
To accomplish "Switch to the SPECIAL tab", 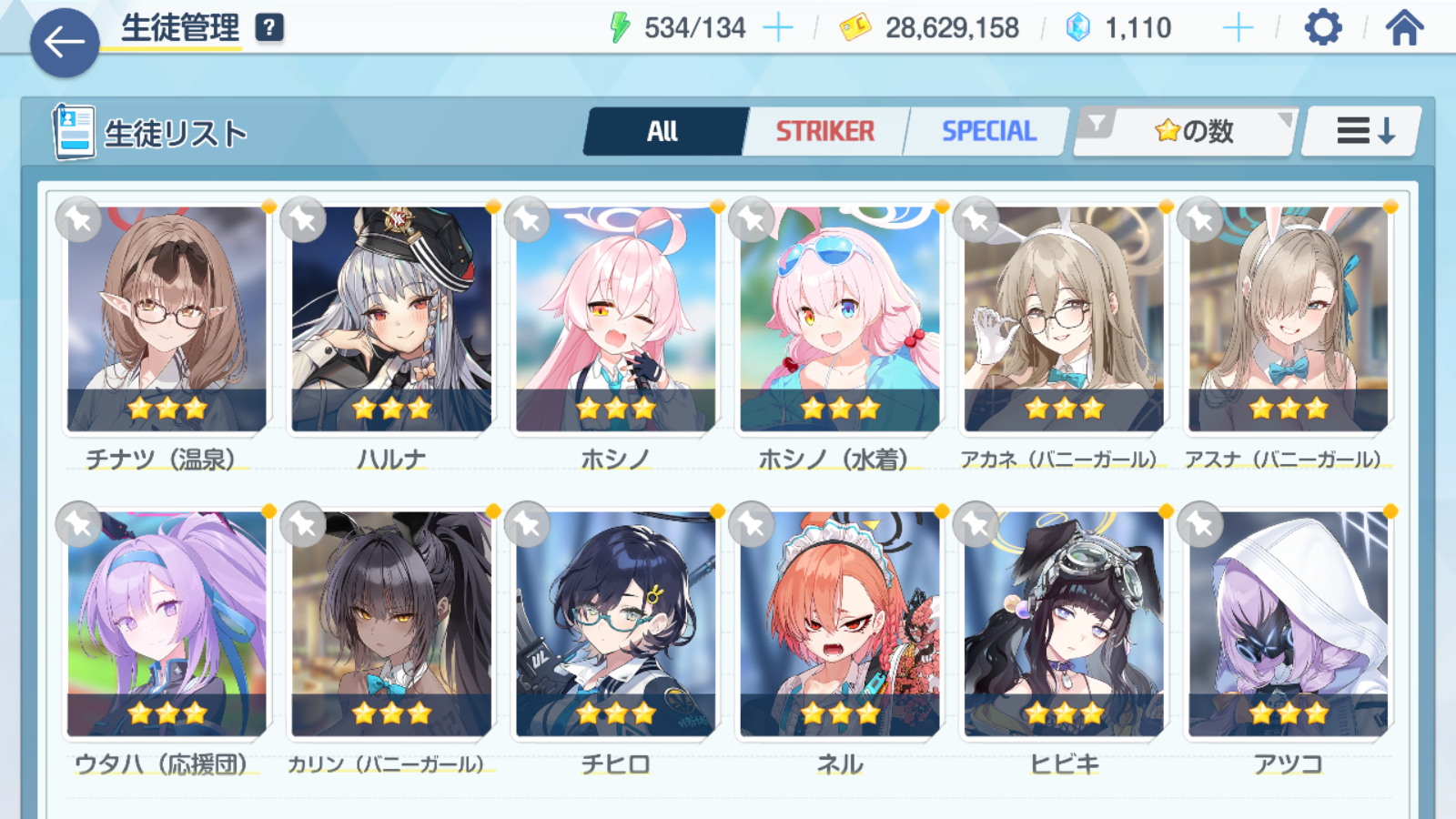I will (988, 132).
